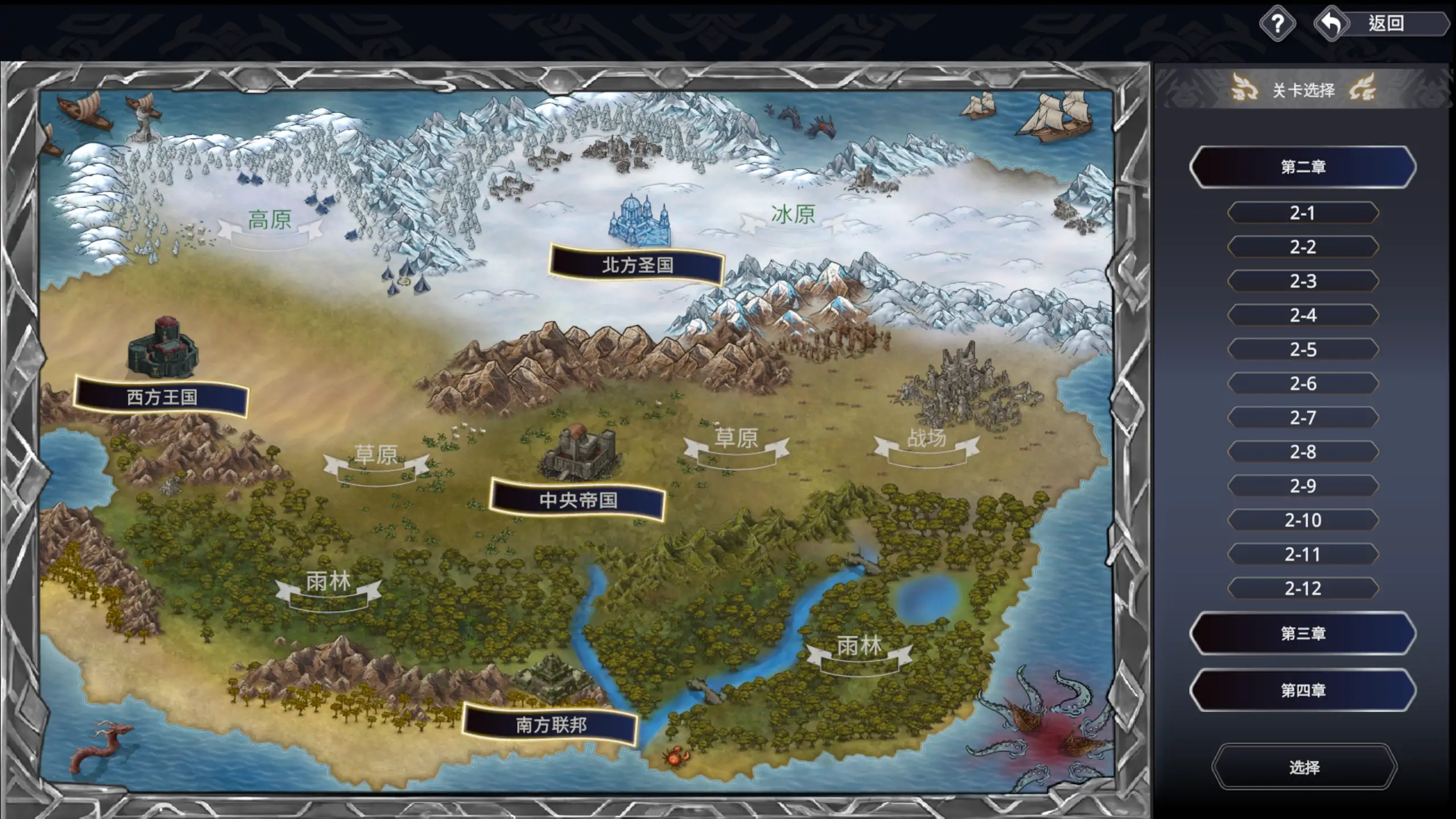Choose stage 2-7
The image size is (1456, 819).
tap(1305, 417)
